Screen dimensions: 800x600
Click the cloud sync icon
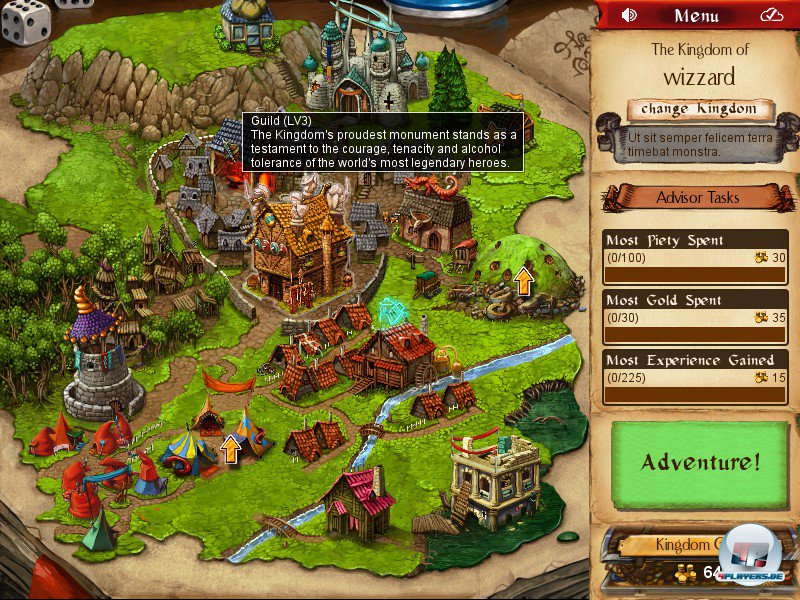click(x=771, y=15)
